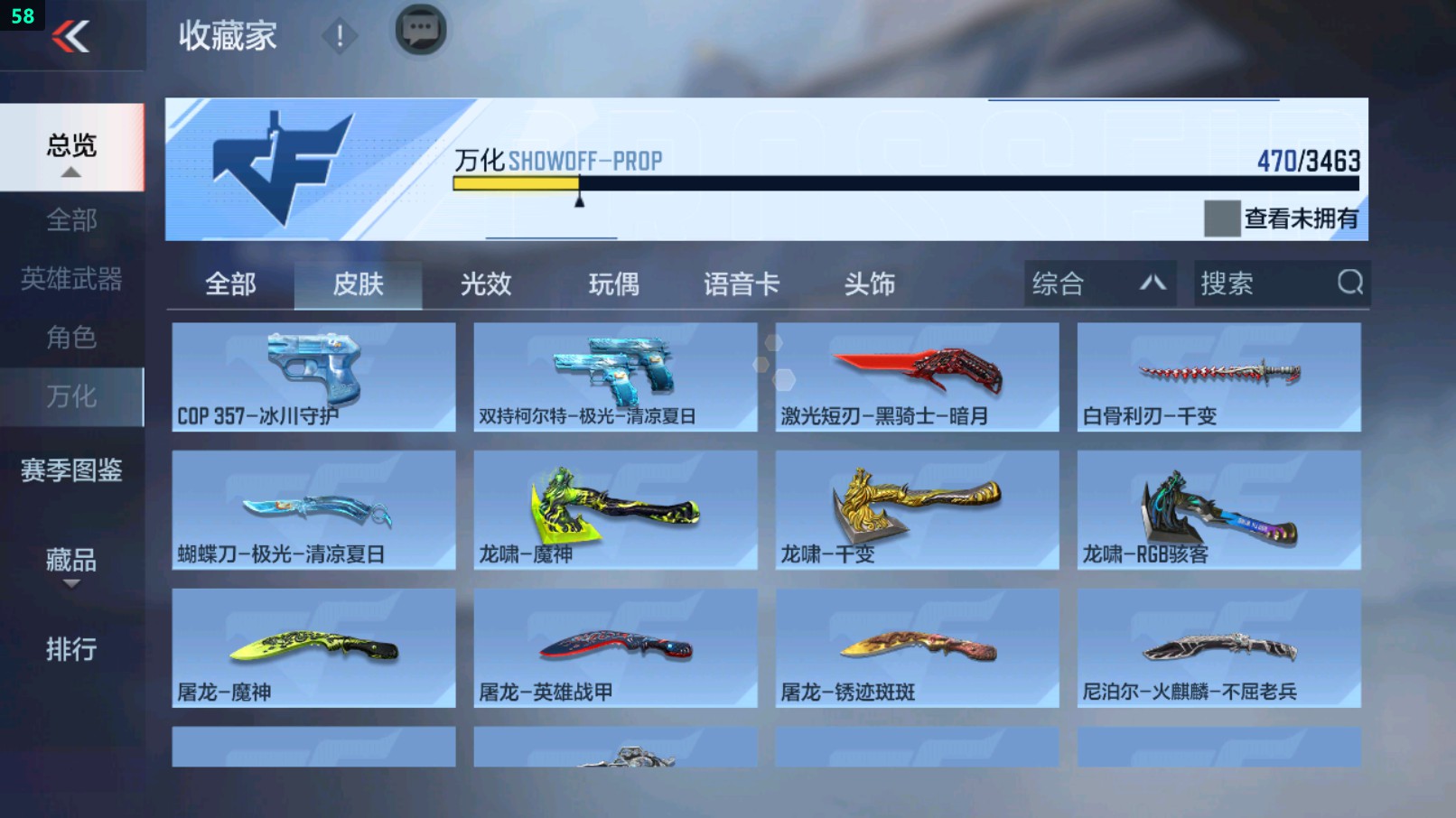This screenshot has height=818, width=1456.
Task: Toggle the 万化 category in the sidebar
Action: pos(70,395)
